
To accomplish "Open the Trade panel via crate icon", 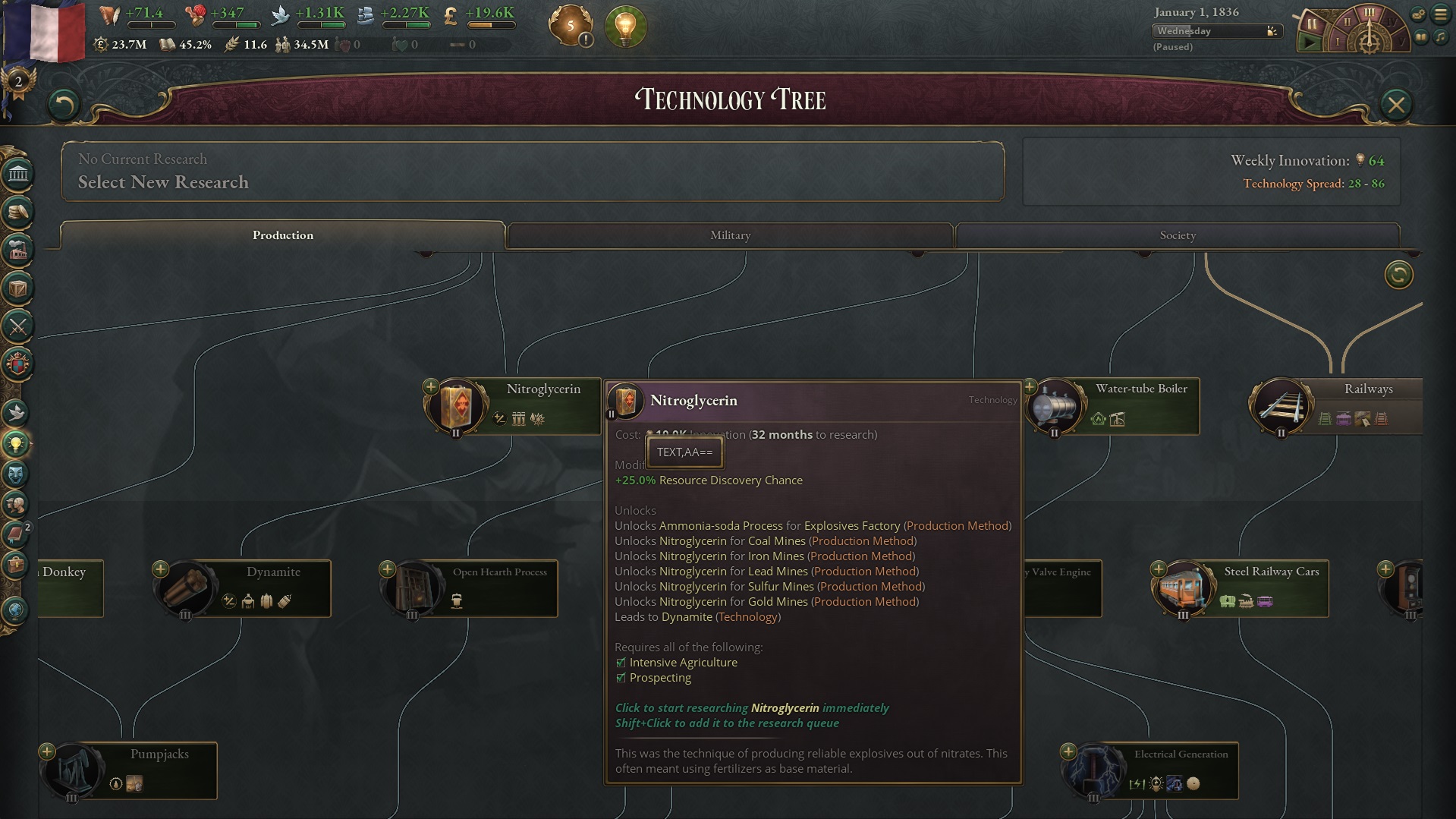I will [x=17, y=288].
